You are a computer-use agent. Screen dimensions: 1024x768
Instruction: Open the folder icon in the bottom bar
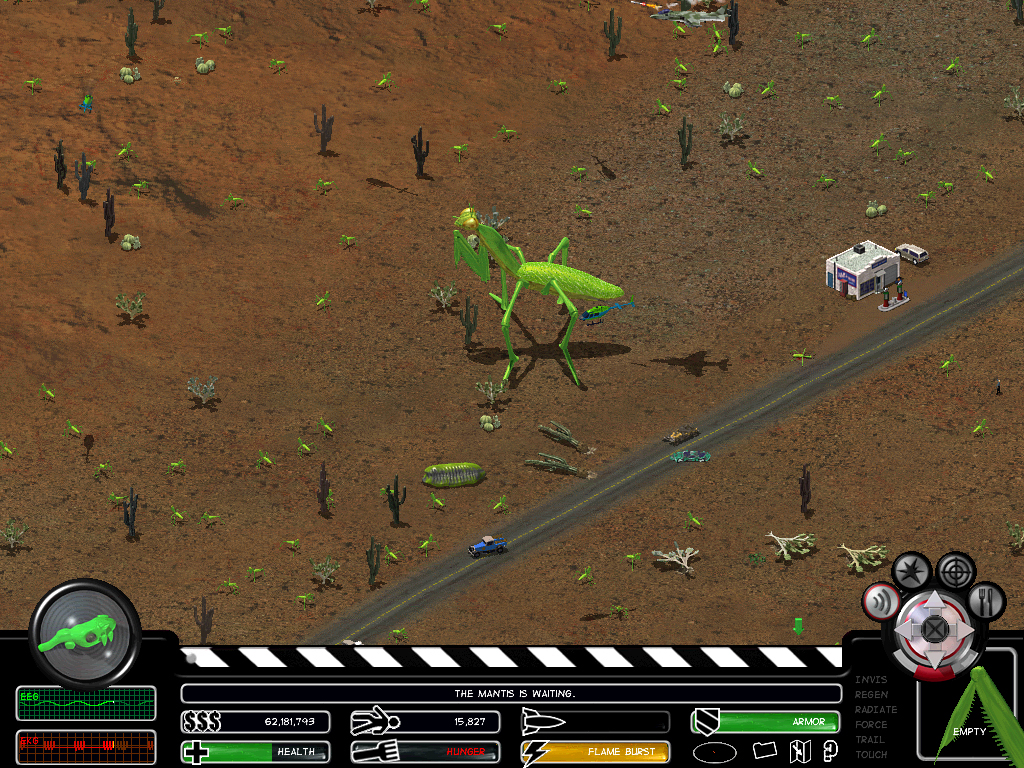pyautogui.click(x=765, y=750)
